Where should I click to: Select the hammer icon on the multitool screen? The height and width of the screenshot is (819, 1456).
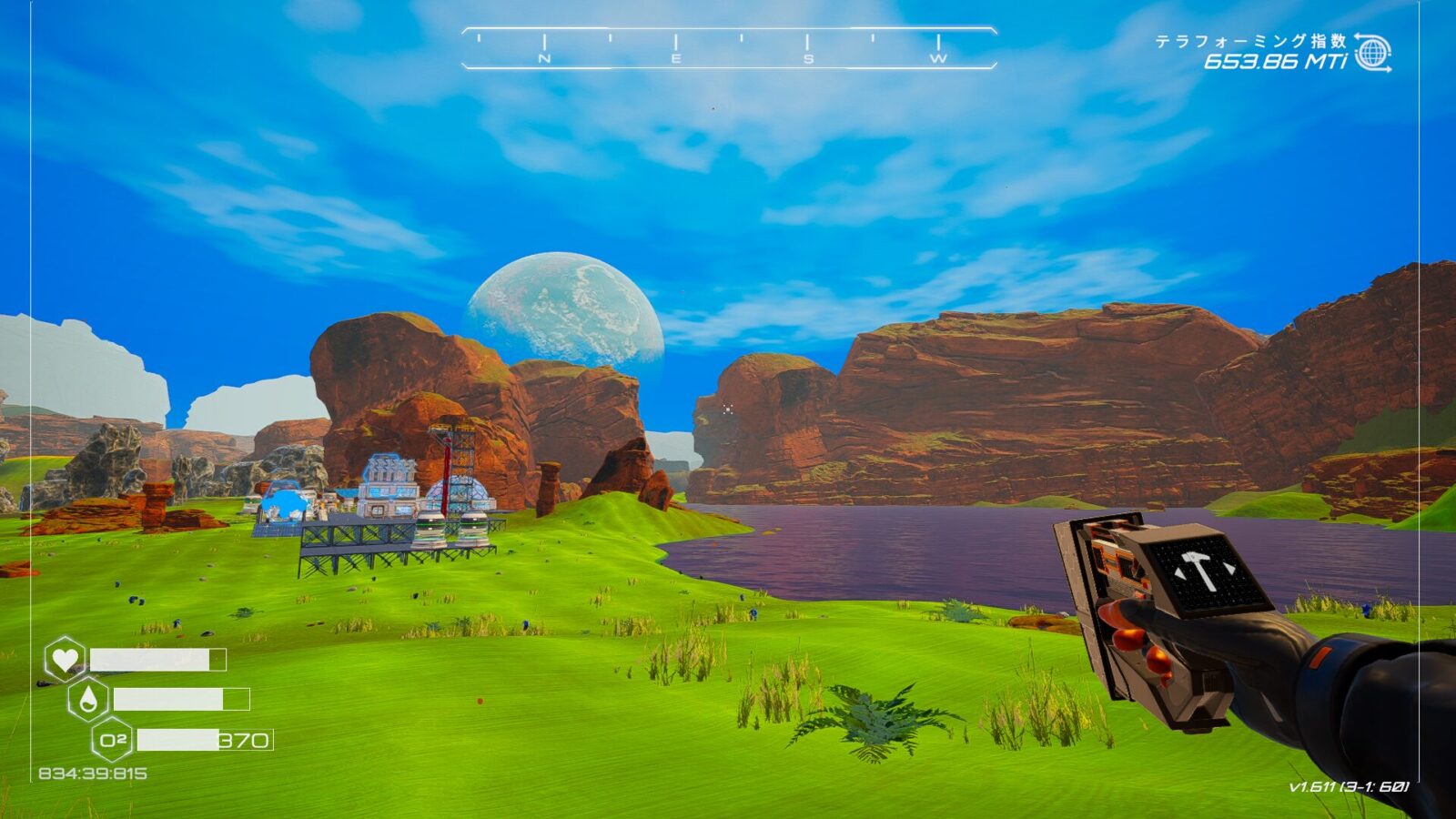(1198, 571)
